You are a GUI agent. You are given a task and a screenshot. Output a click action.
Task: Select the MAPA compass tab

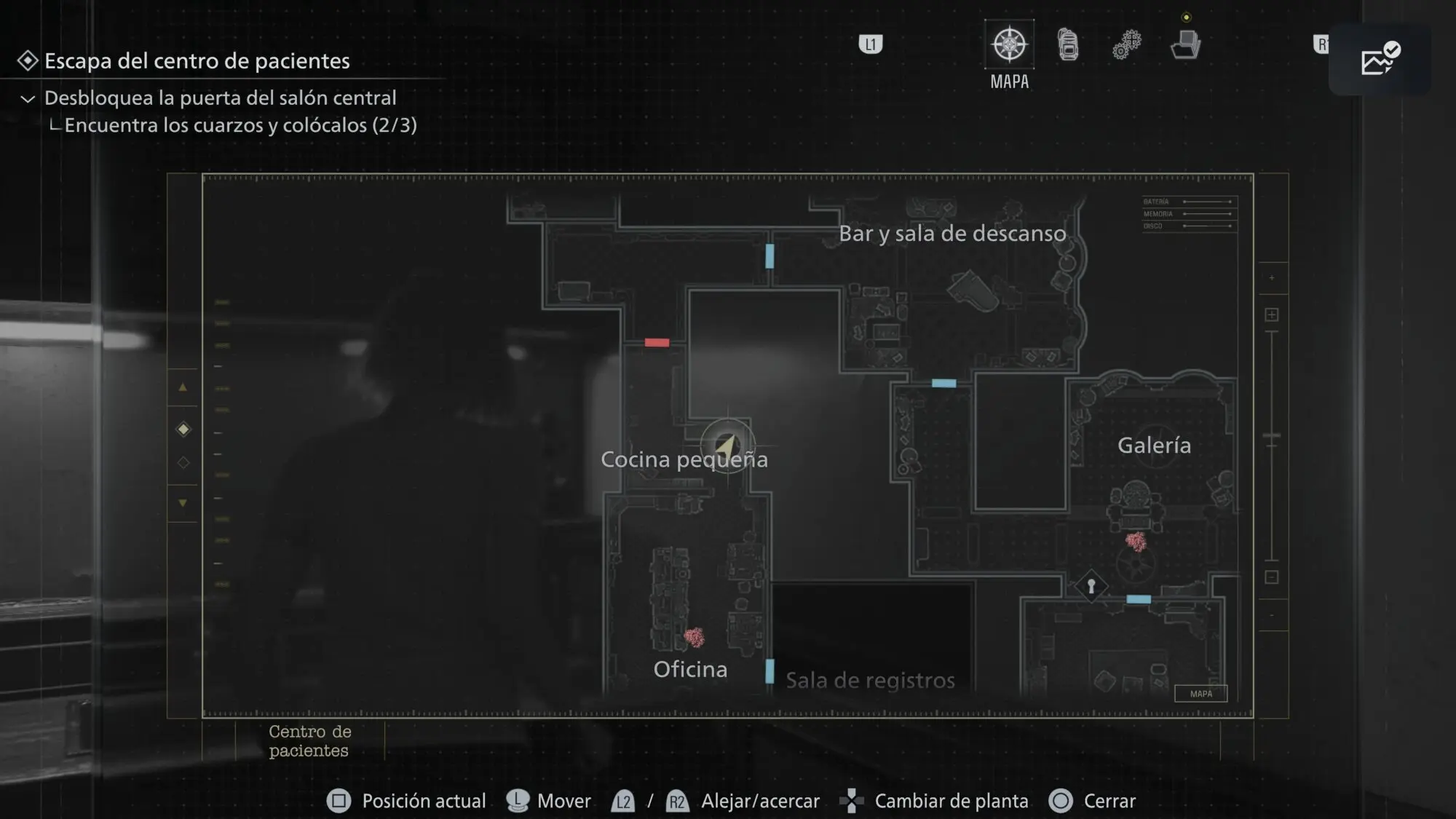pos(1009,44)
